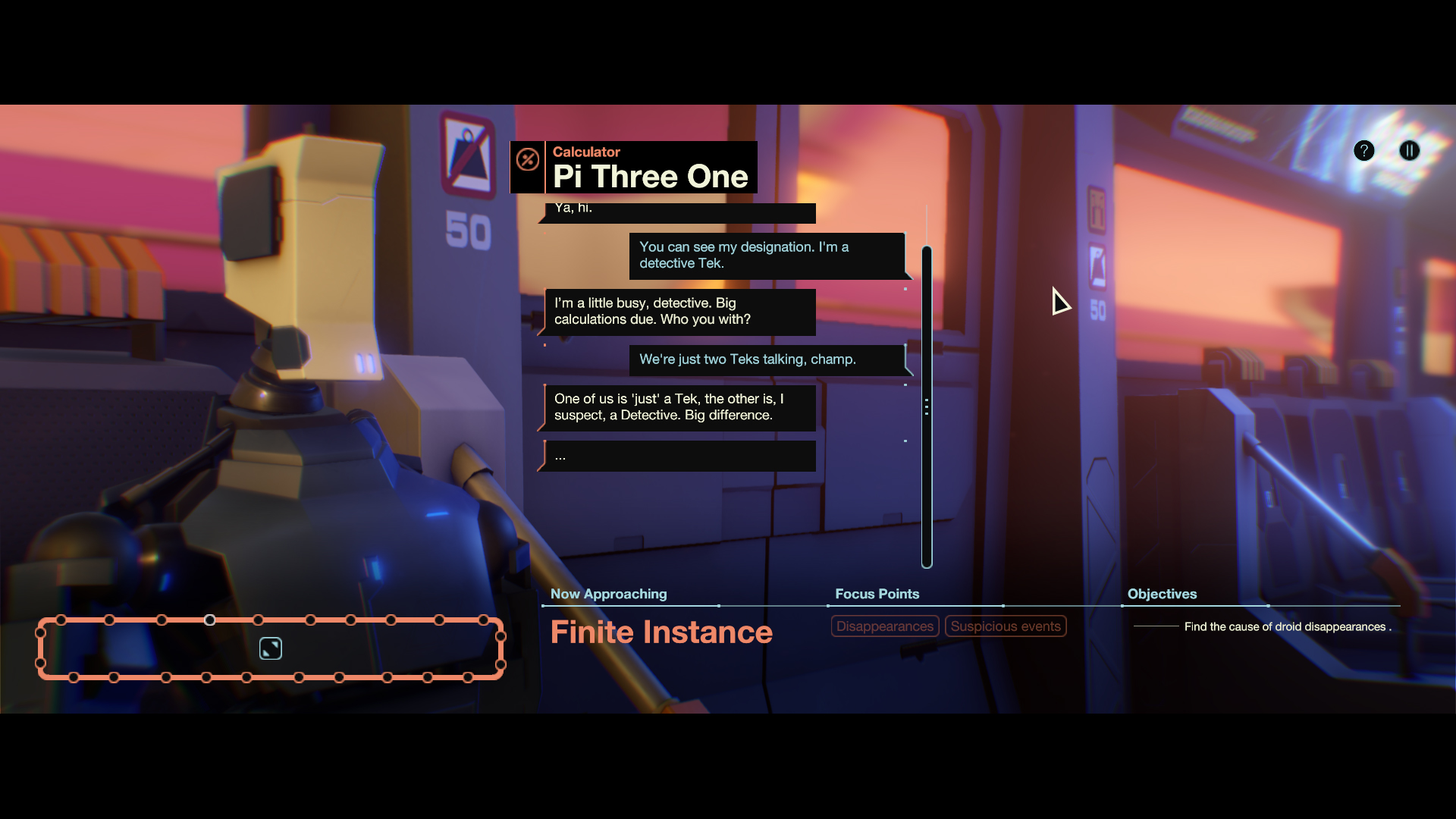
Task: Select the reply 'You can see my designation'
Action: (767, 256)
